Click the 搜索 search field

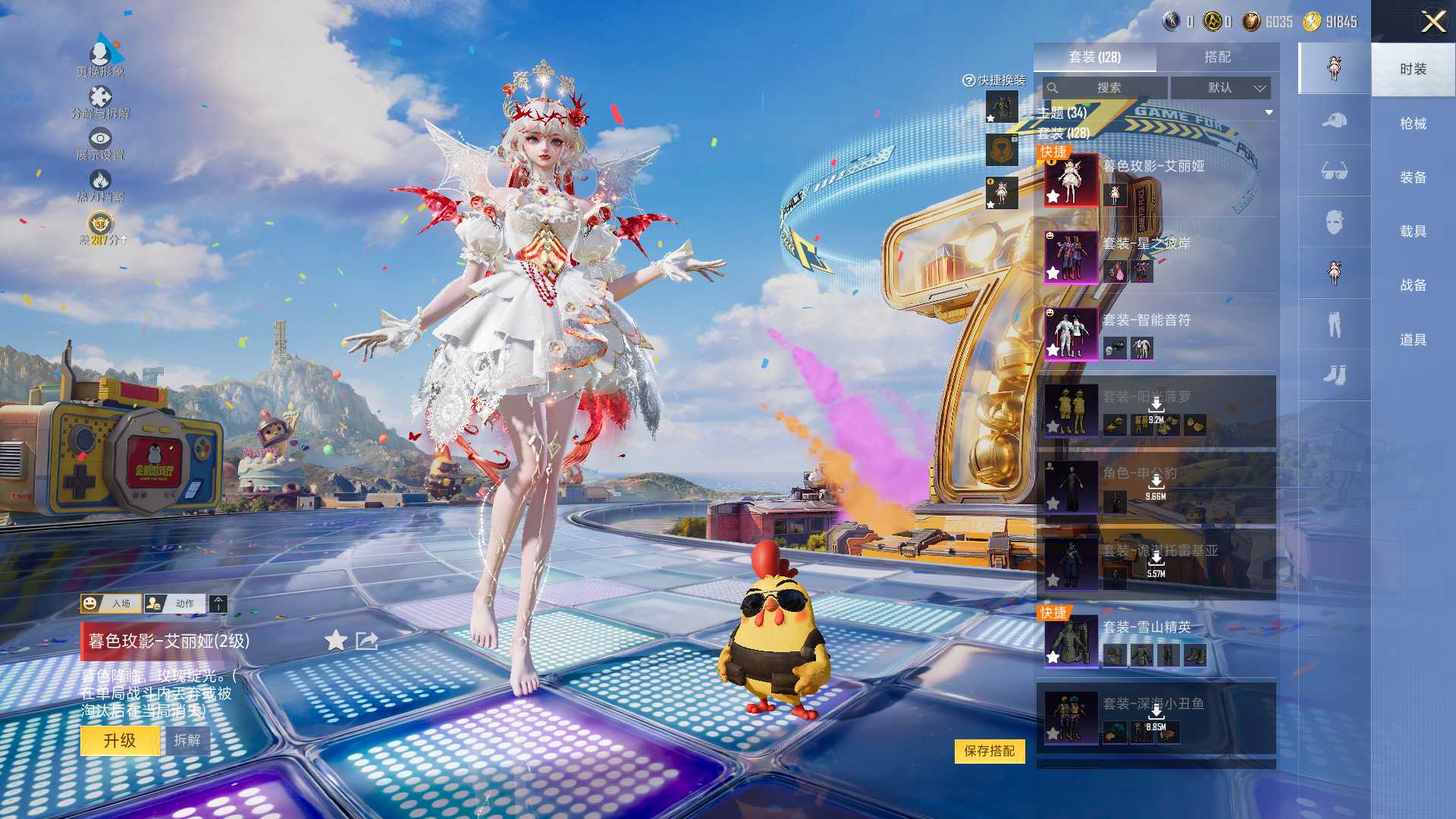(x=1106, y=88)
